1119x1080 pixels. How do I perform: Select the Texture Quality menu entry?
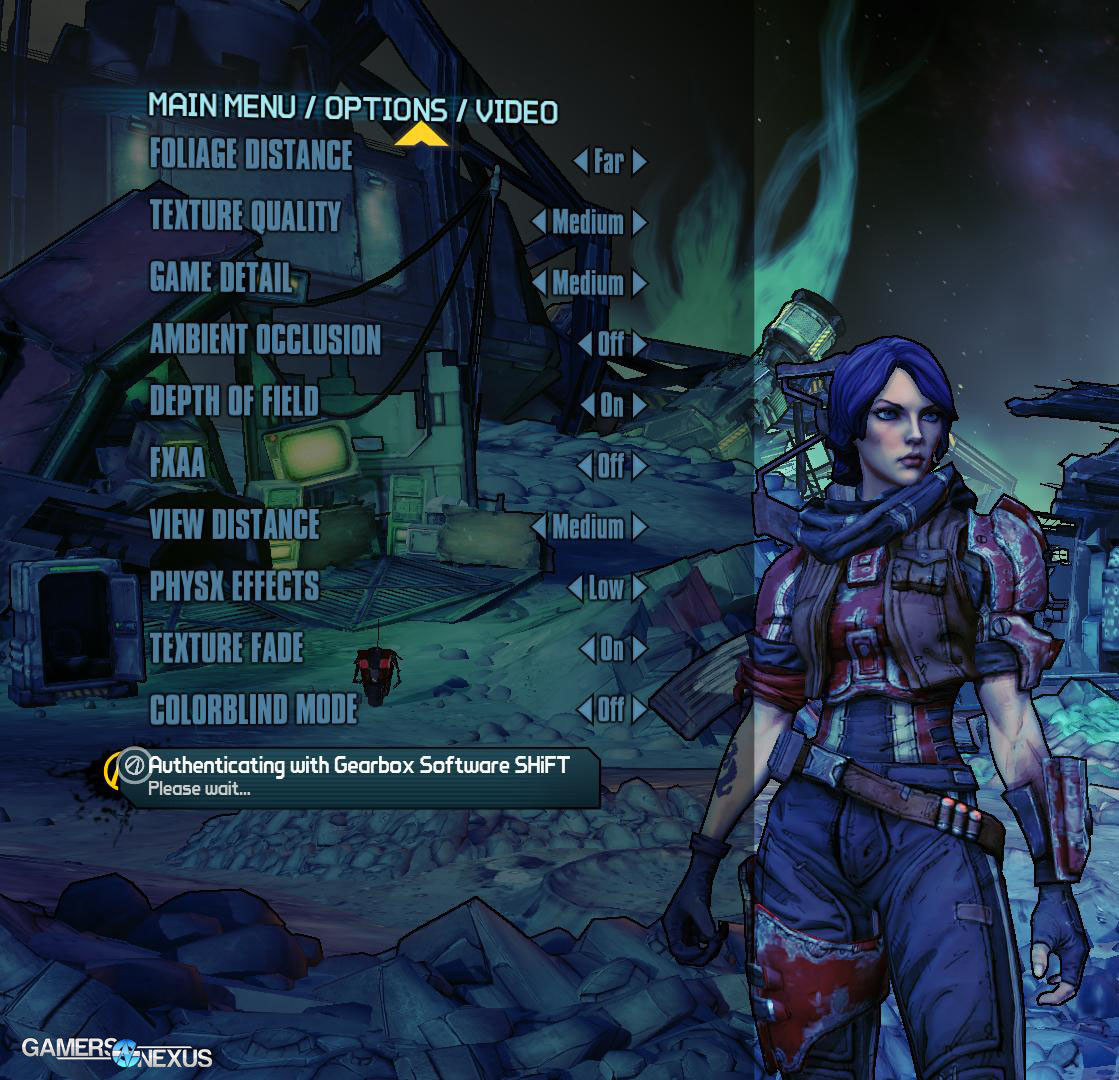(245, 216)
